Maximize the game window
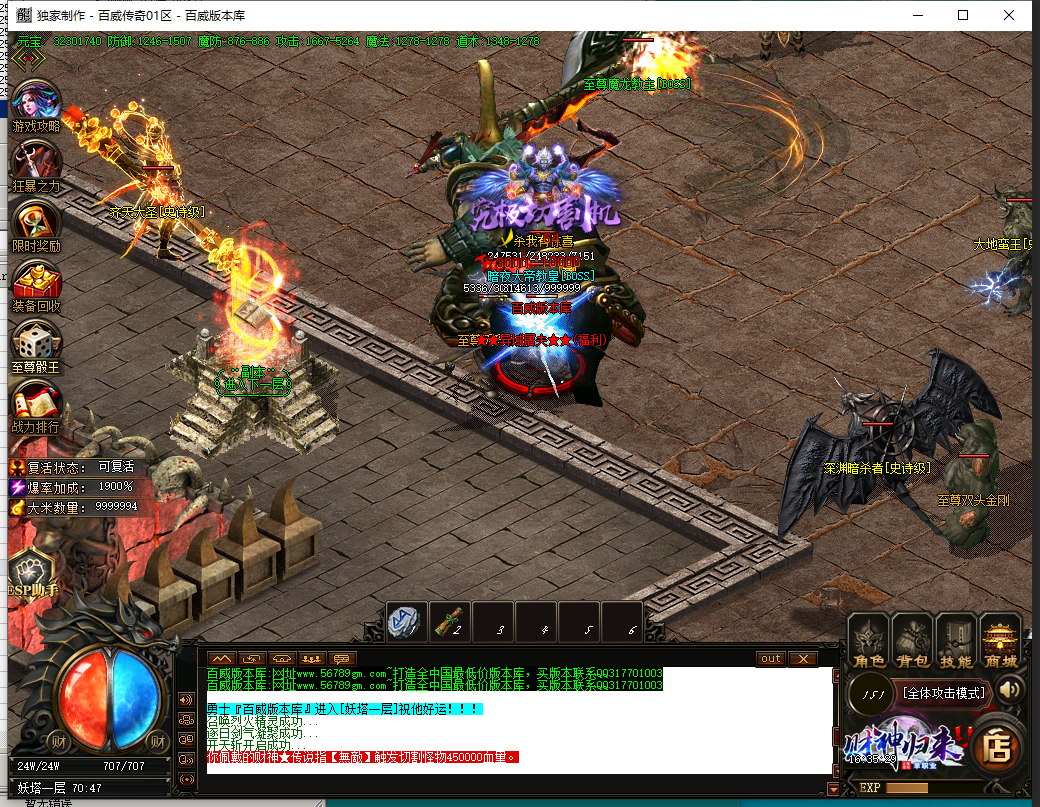The image size is (1040, 807). pos(963,15)
